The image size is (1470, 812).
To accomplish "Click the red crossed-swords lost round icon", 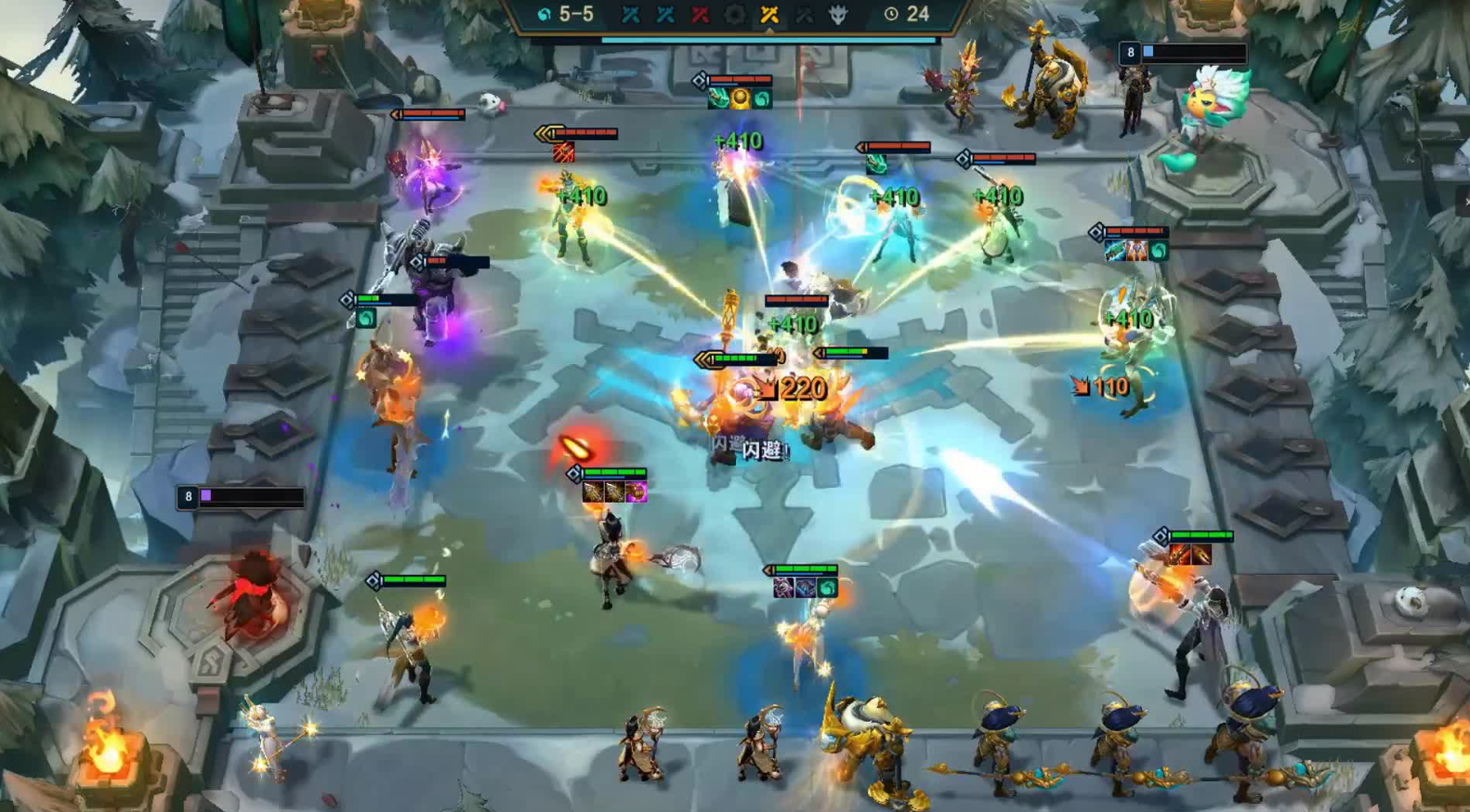I will click(x=701, y=15).
